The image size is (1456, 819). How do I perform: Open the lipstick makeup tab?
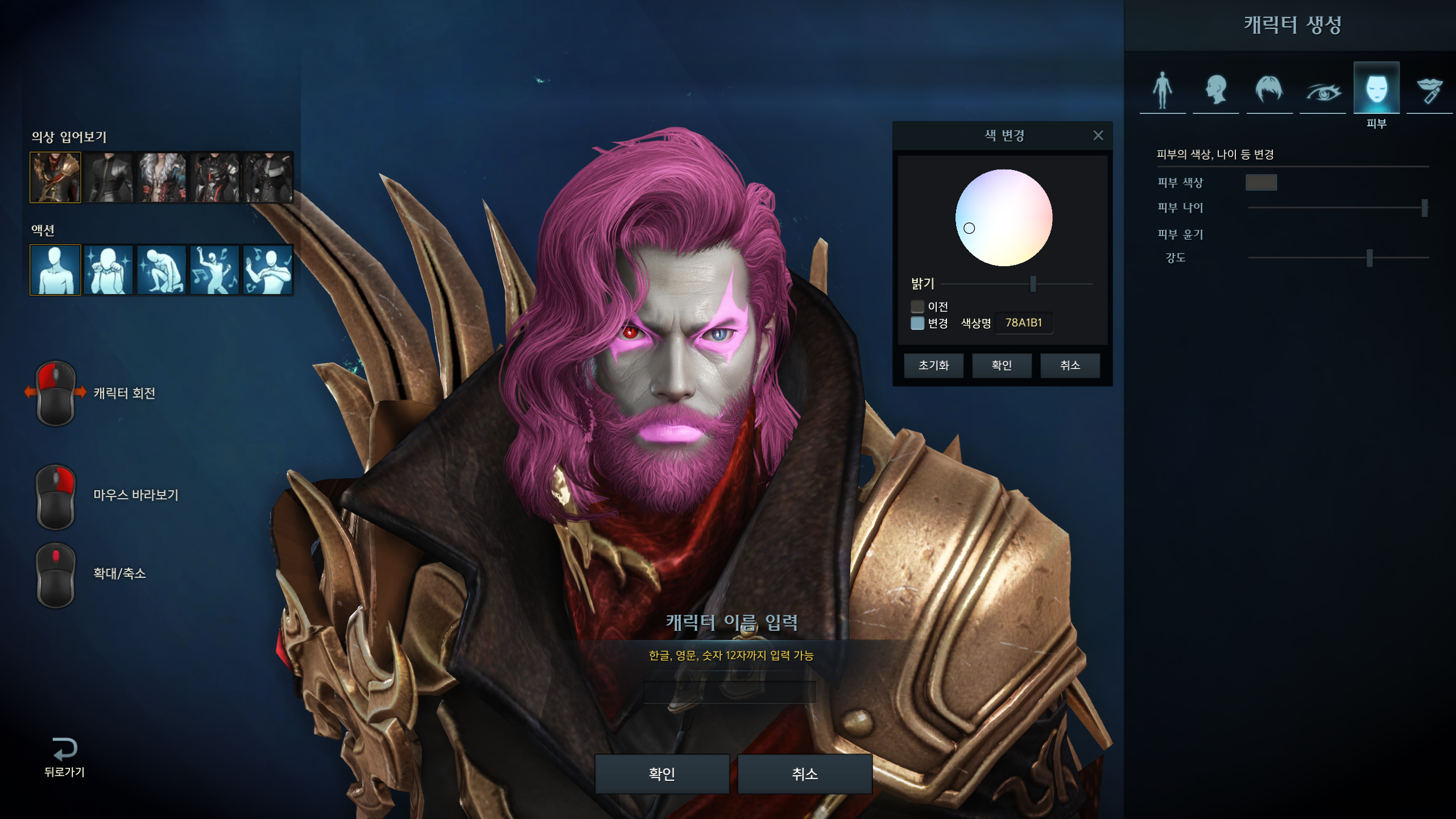coord(1429,91)
